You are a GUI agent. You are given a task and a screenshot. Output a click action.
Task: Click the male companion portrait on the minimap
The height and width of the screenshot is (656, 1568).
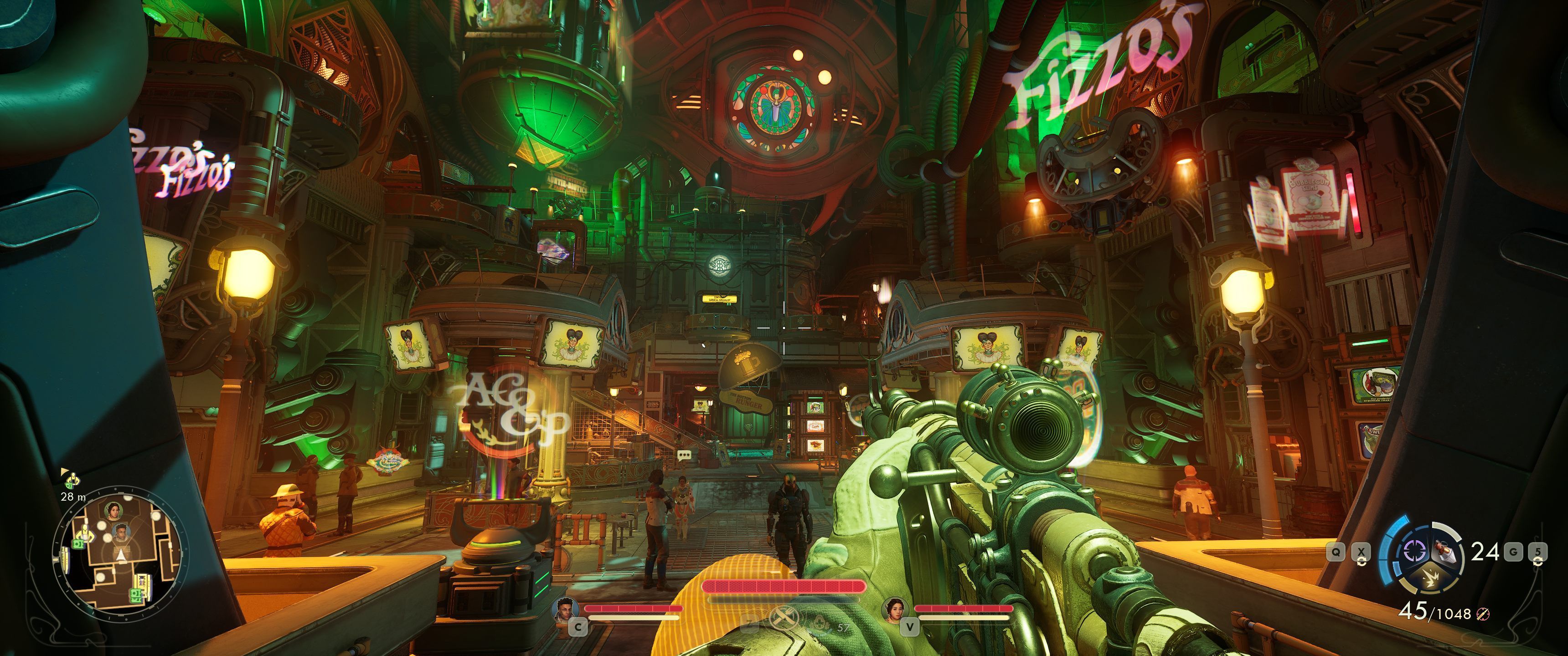[x=121, y=533]
